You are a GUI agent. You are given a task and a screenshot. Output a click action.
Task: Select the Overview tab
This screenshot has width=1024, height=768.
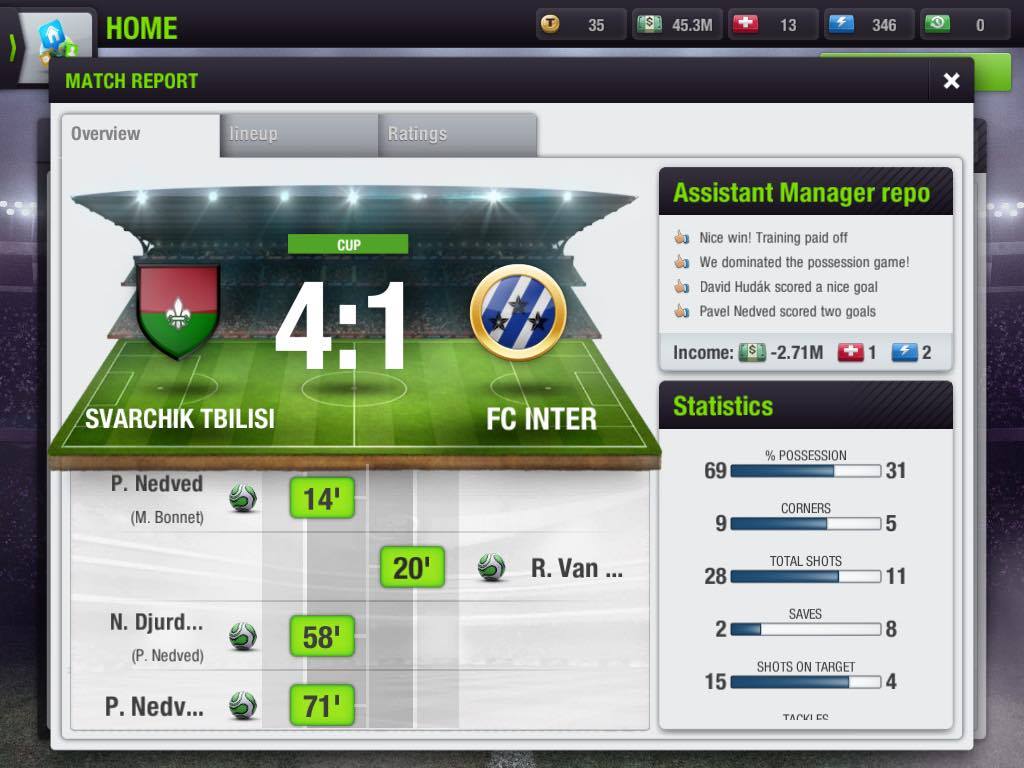[x=140, y=134]
